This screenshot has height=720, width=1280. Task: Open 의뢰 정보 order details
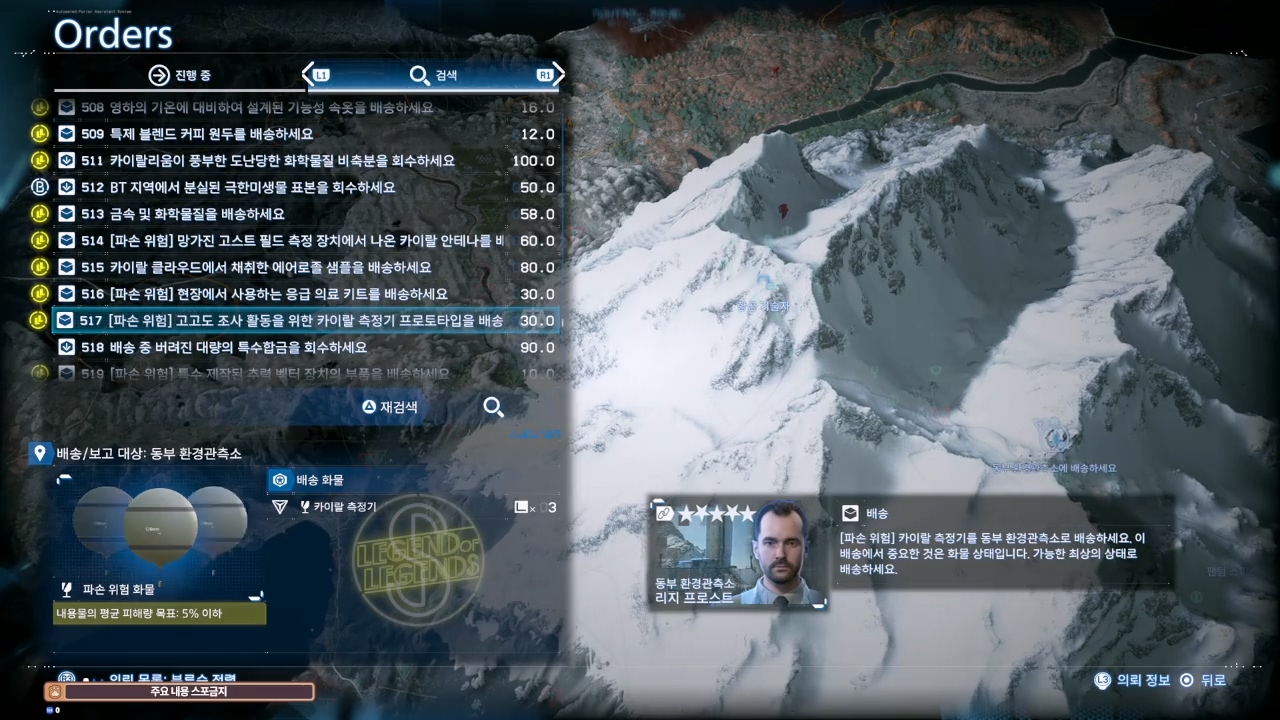coord(1133,680)
